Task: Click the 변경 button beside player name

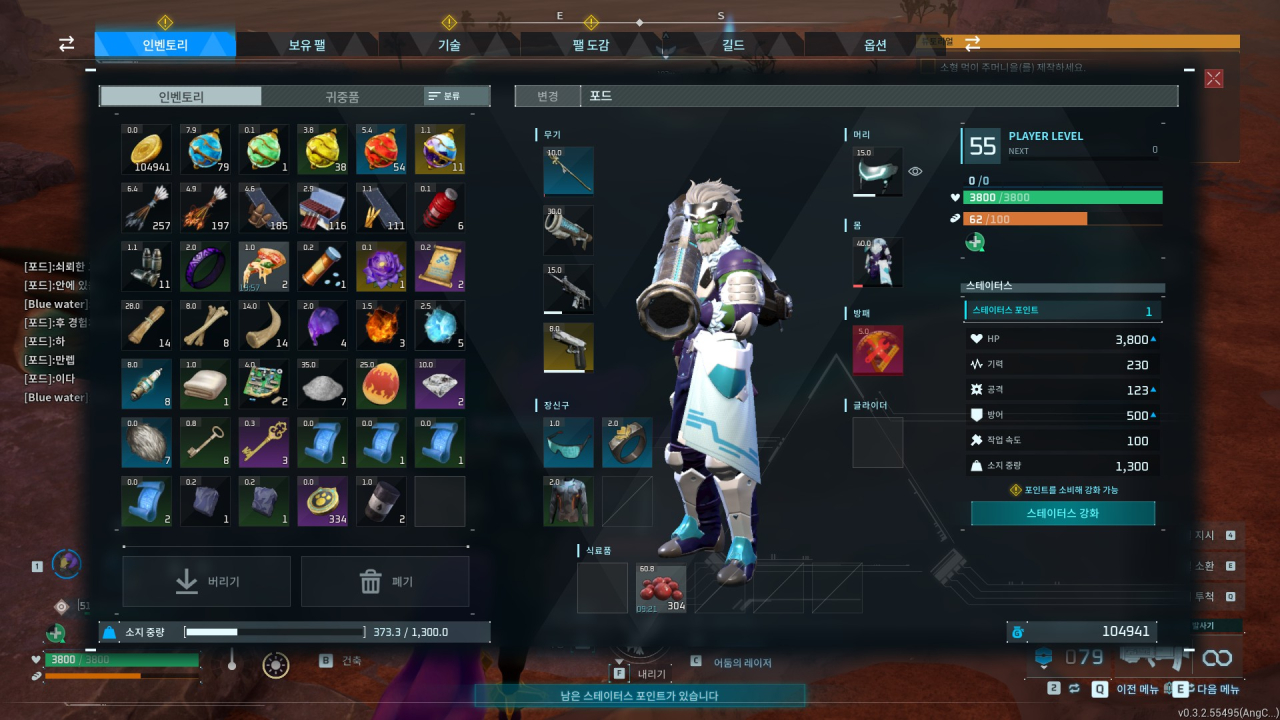Action: pos(547,96)
